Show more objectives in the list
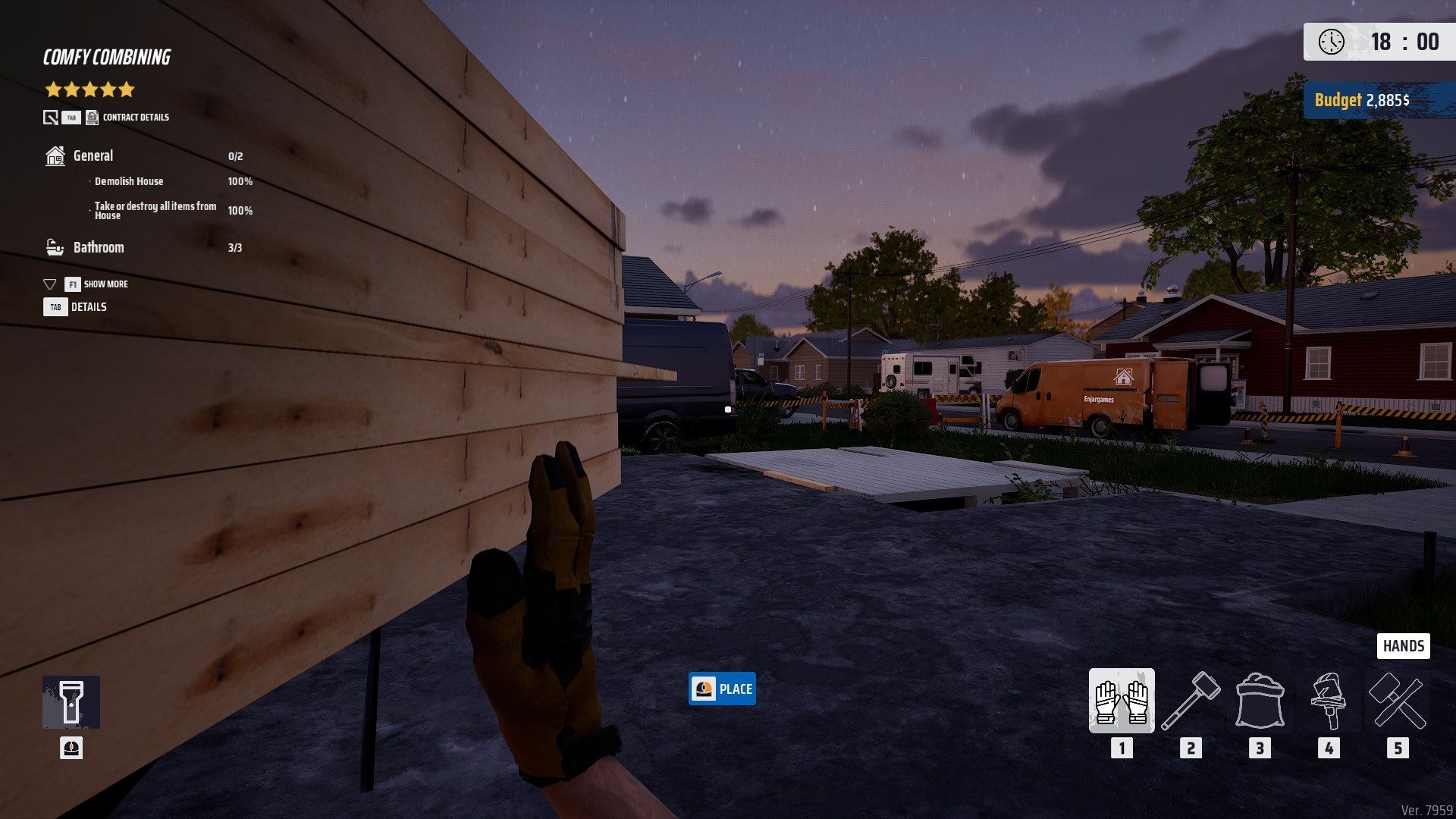This screenshot has height=819, width=1456. [105, 284]
